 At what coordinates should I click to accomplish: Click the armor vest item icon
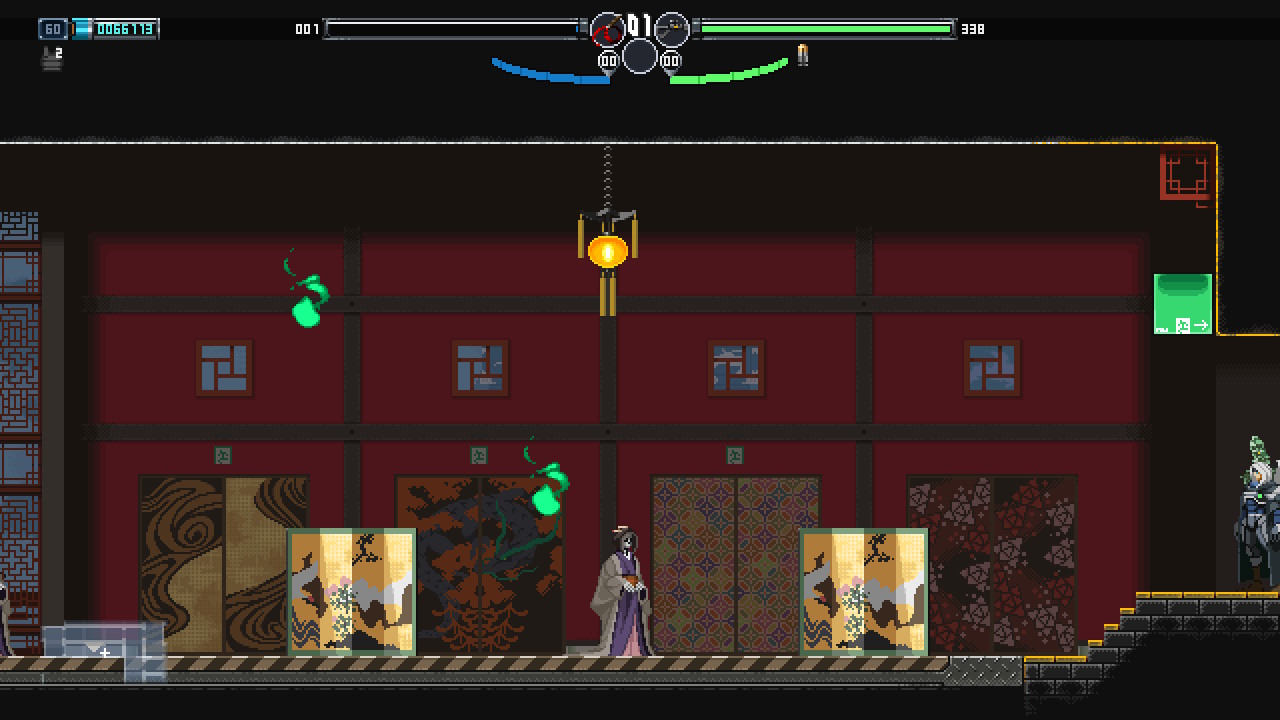(51, 59)
